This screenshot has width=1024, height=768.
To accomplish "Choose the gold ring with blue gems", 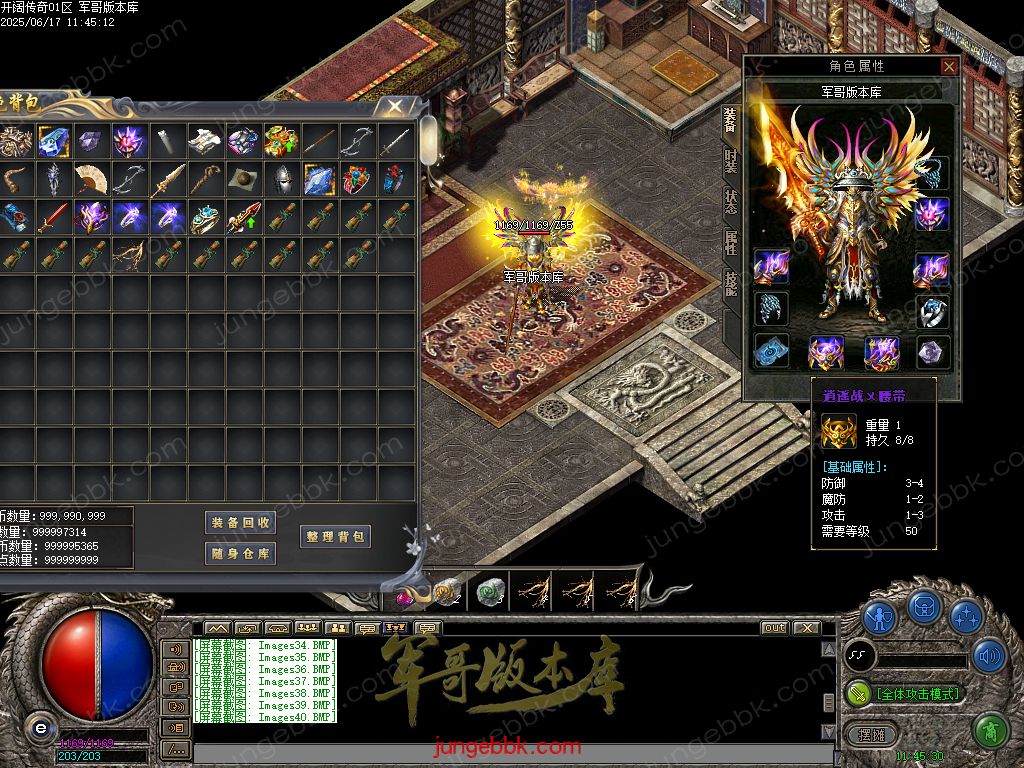I will (205, 217).
